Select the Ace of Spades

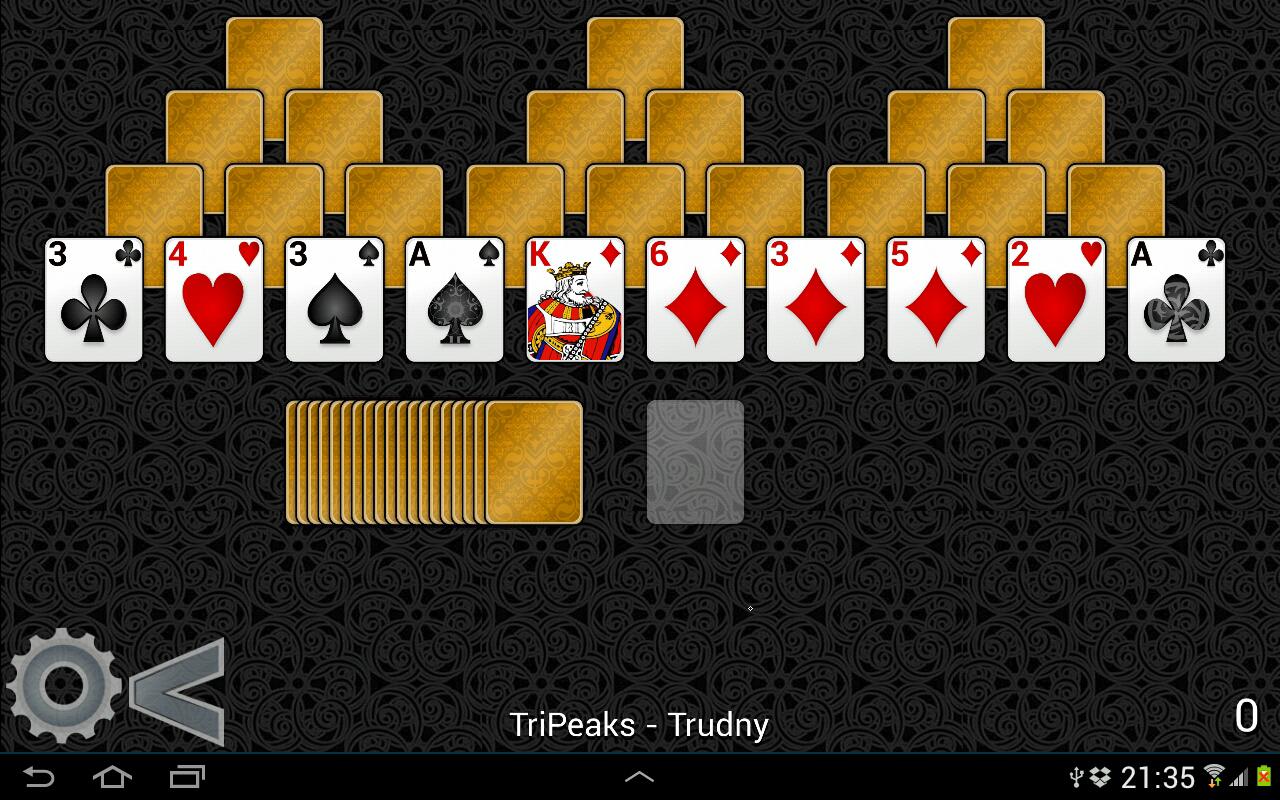(x=454, y=299)
